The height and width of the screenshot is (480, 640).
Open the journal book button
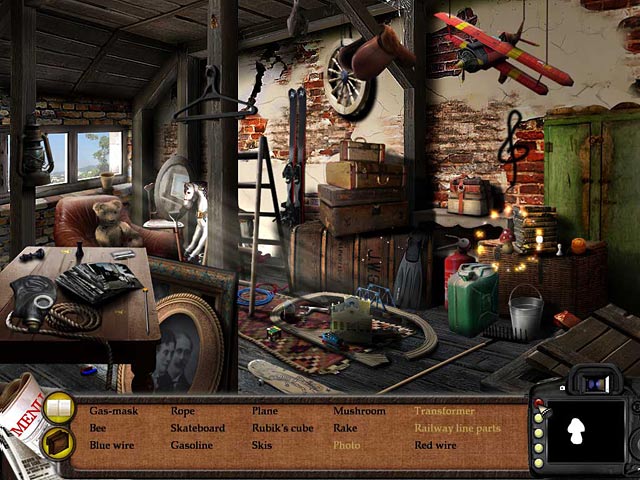(x=60, y=409)
